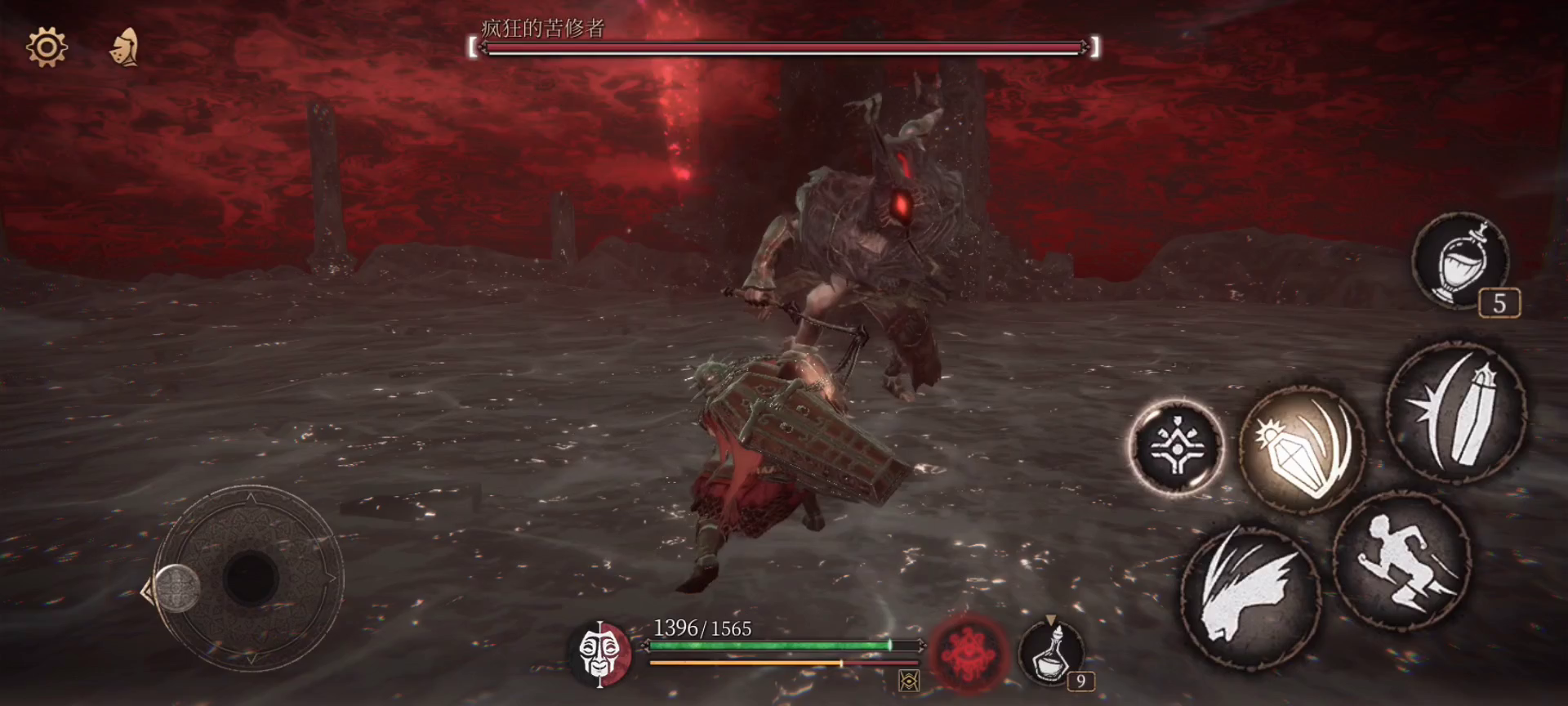Activate the coffin slam attack skill
Screen dimensions: 1568x706
(x=1456, y=412)
